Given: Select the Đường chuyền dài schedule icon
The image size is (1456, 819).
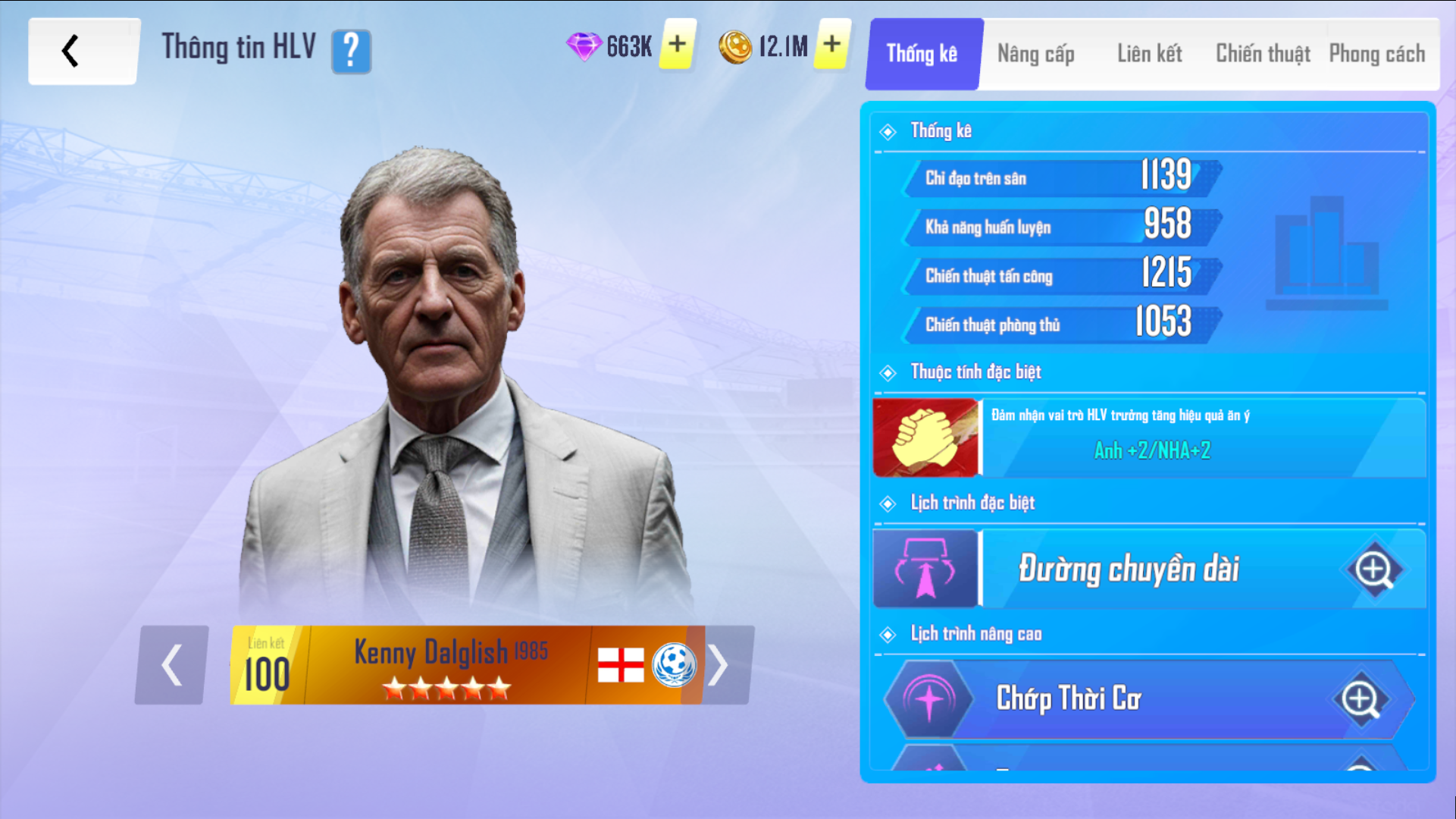Looking at the screenshot, I should pyautogui.click(x=925, y=570).
